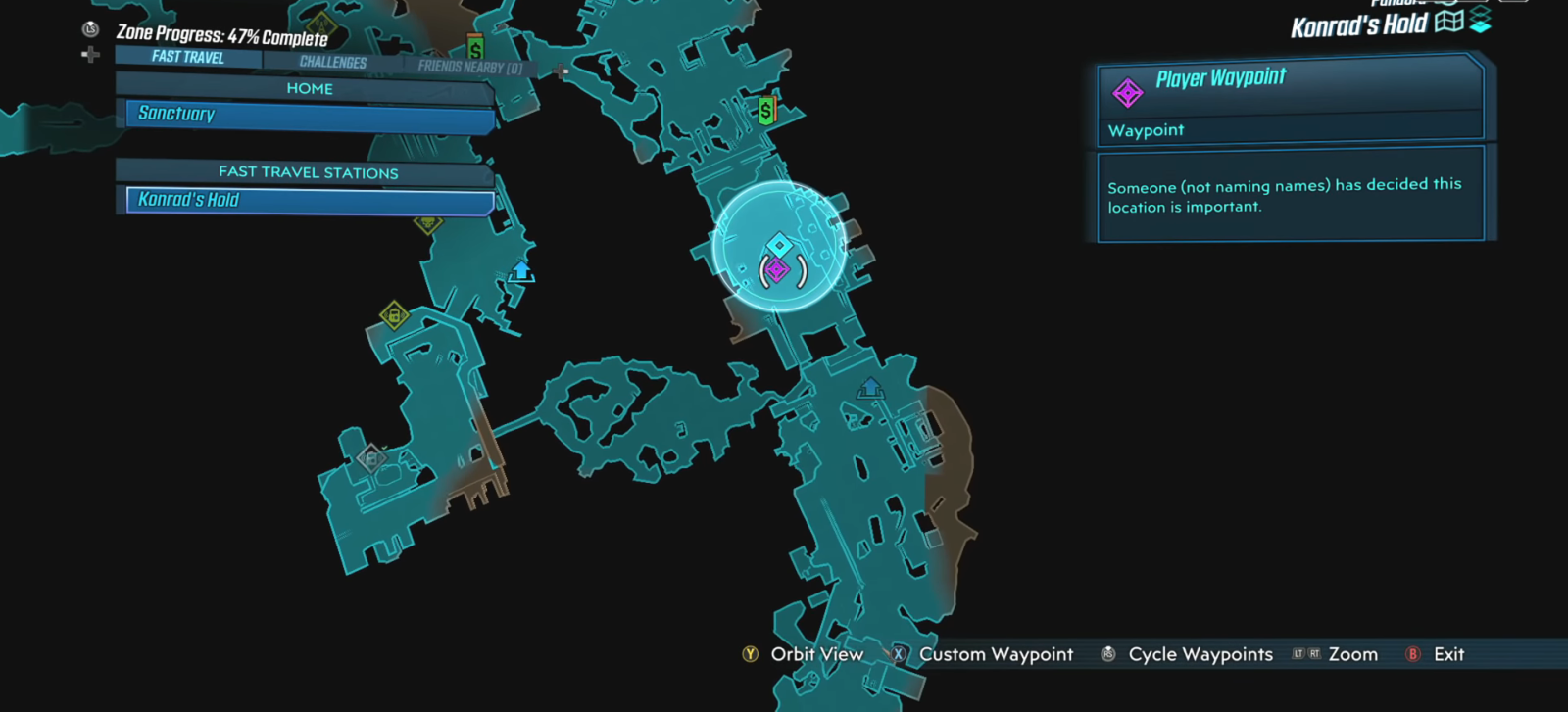Screen dimensions: 1568x712
Task: Click the blue arrow marker below the skull marker
Action: click(521, 271)
